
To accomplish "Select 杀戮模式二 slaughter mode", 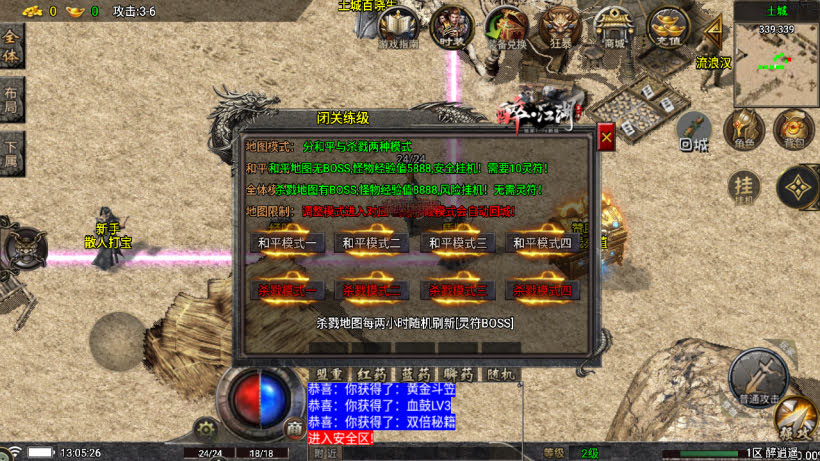I will point(372,290).
